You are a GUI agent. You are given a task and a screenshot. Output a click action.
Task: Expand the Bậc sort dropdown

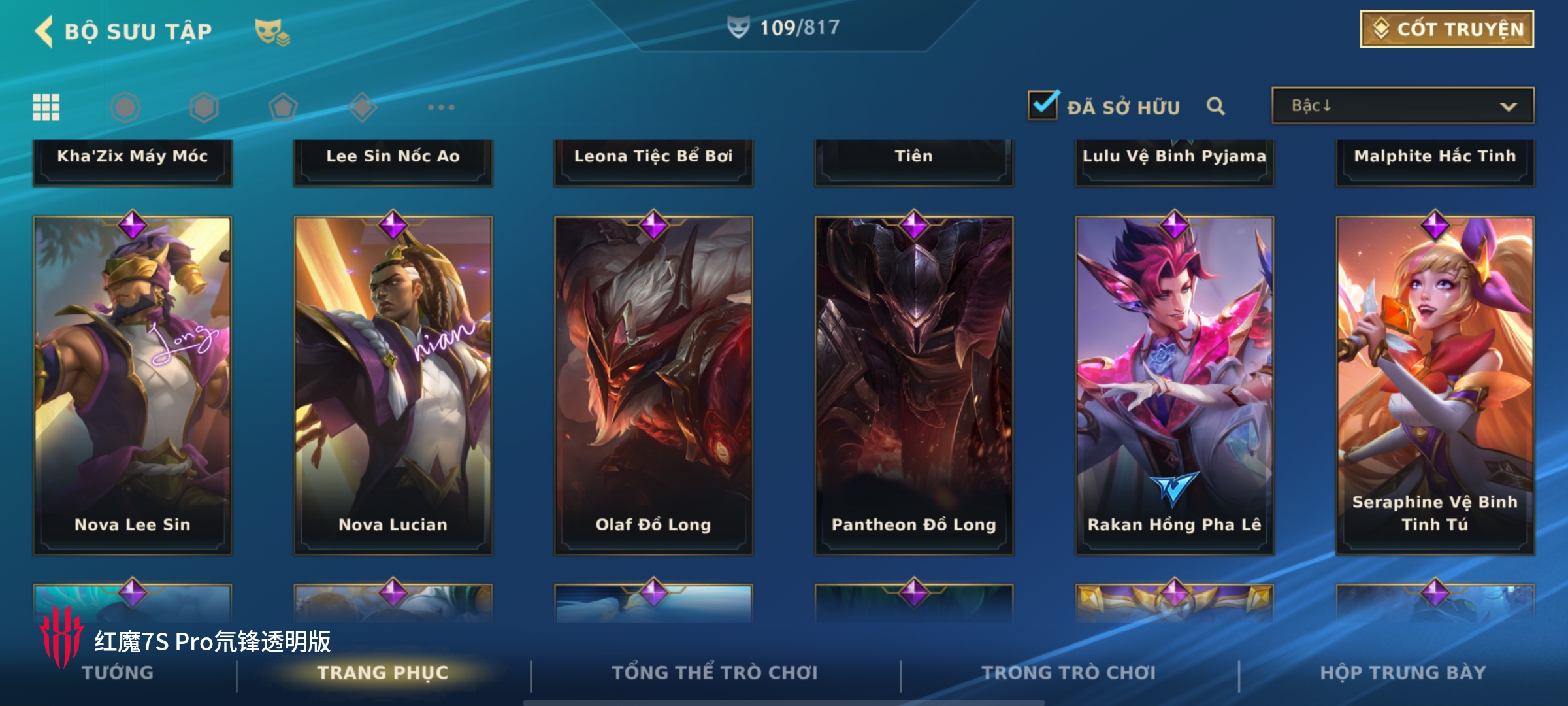click(x=1402, y=106)
